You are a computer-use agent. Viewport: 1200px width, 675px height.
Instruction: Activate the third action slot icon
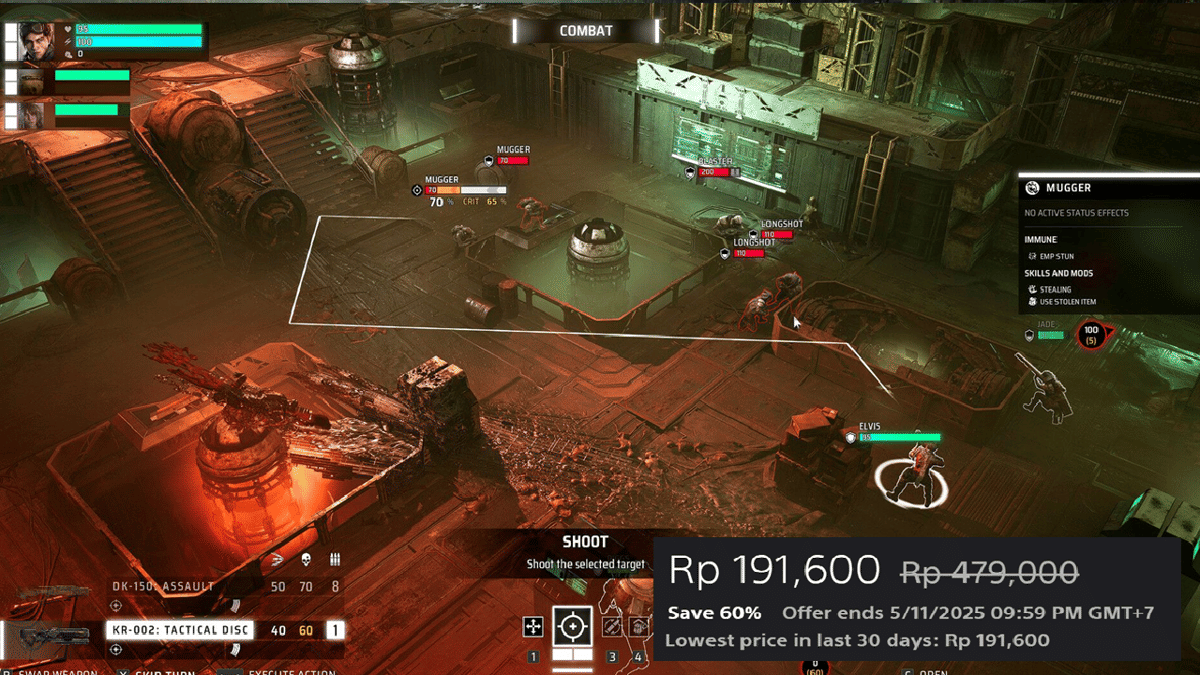tap(611, 627)
